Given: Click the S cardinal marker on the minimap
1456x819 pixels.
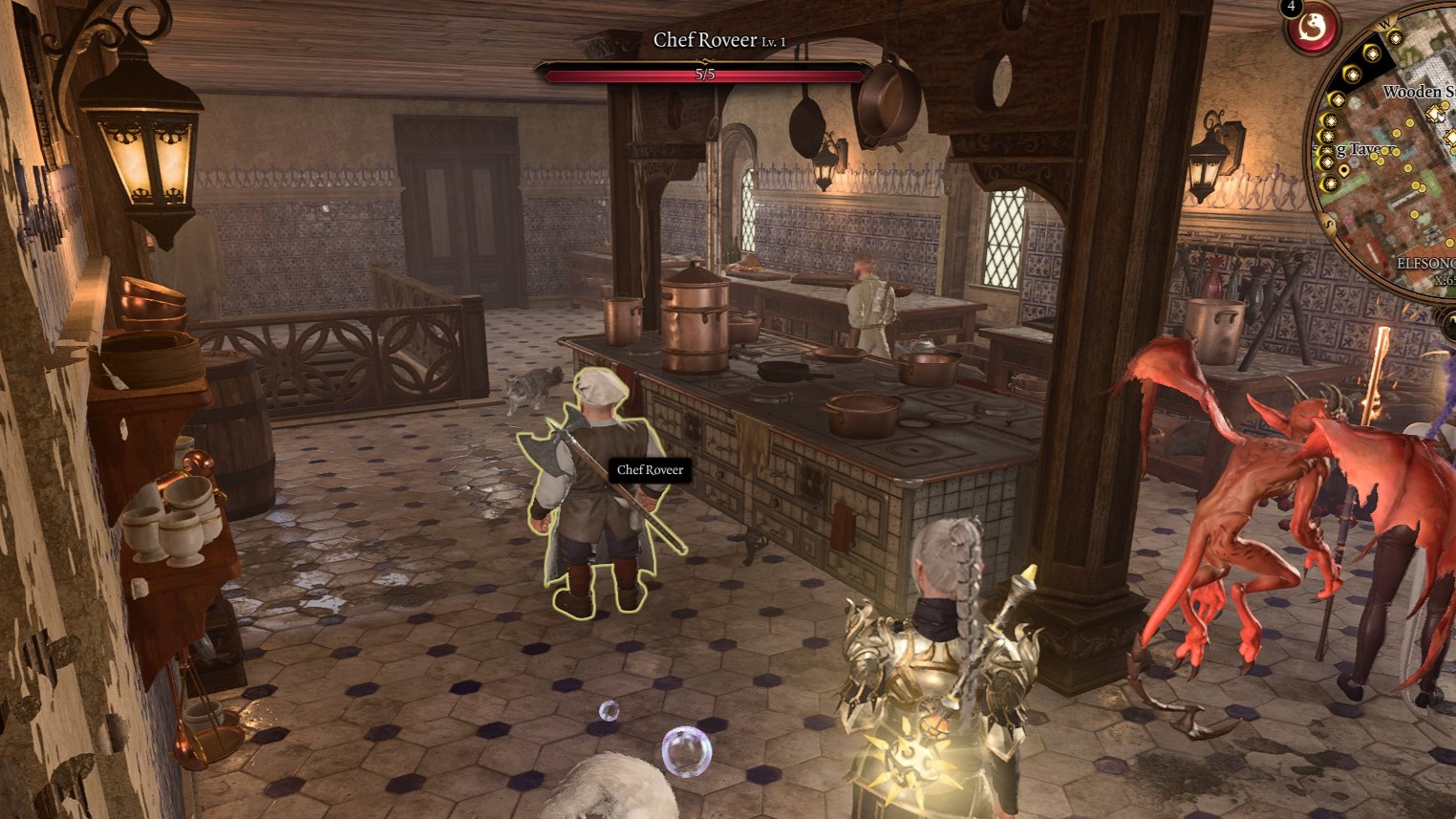Looking at the screenshot, I should click(x=1328, y=223).
